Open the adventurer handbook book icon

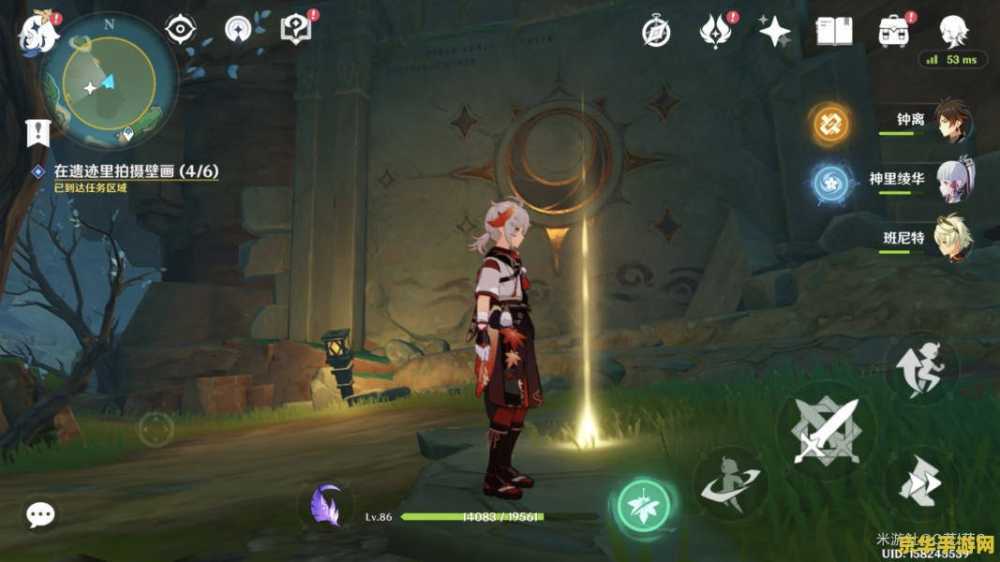tap(833, 32)
